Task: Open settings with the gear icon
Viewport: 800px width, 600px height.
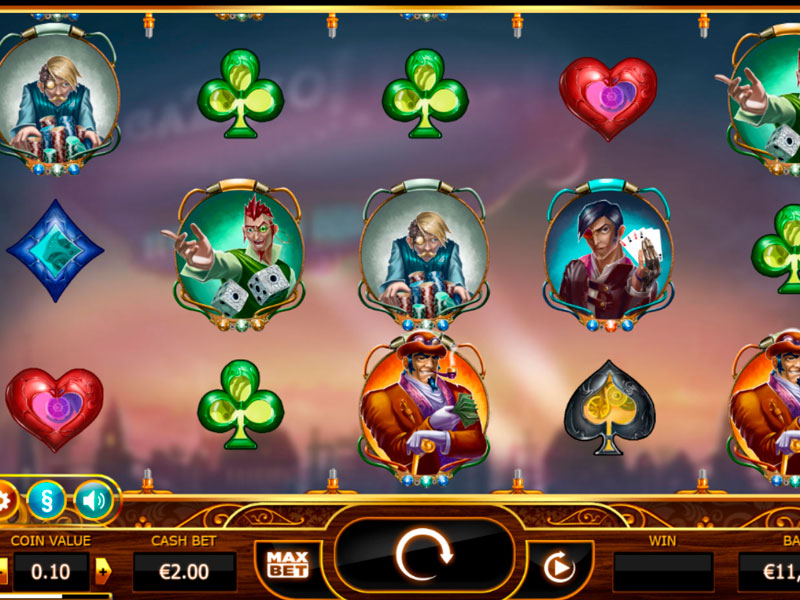Action: click(x=5, y=499)
